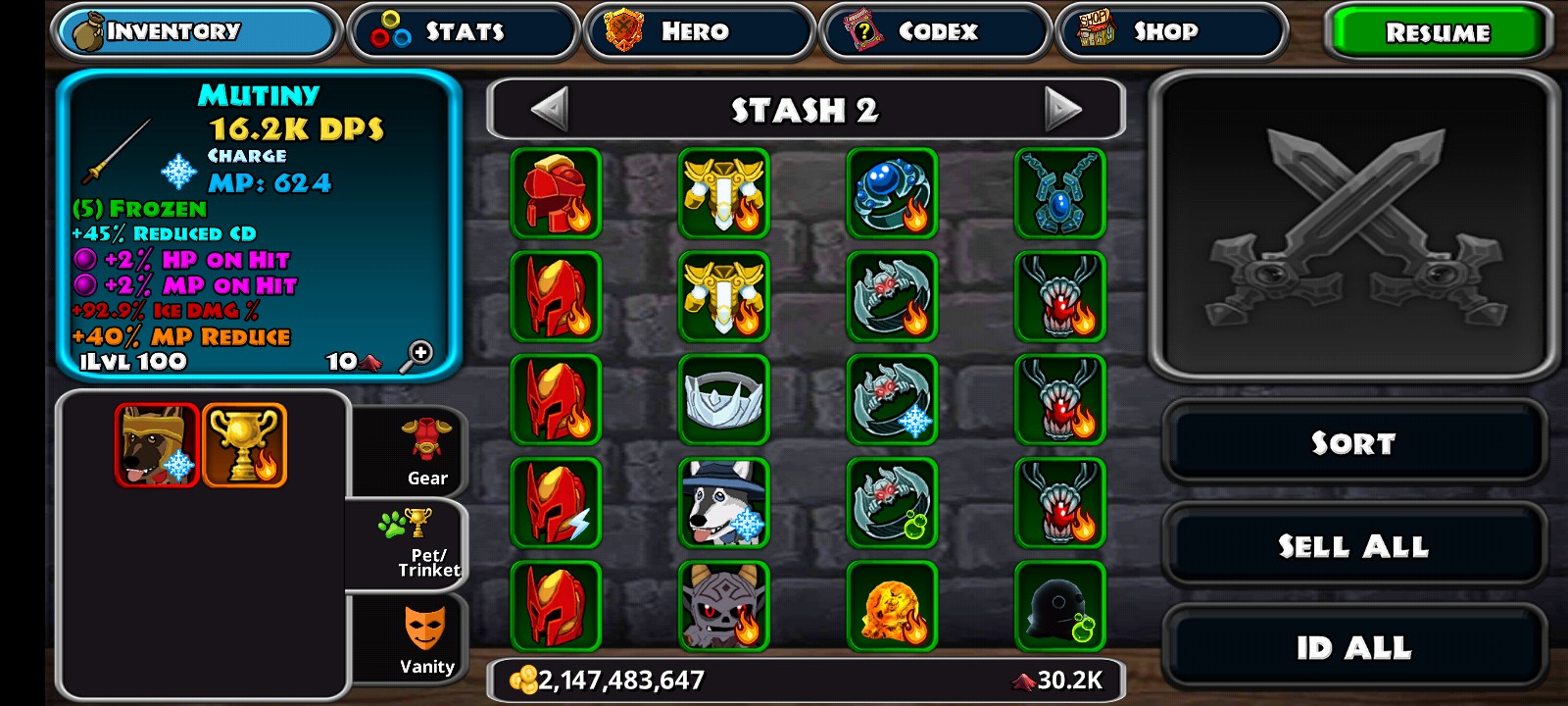Select the equipped dog pet with ice
This screenshot has width=1568, height=706.
tap(157, 445)
